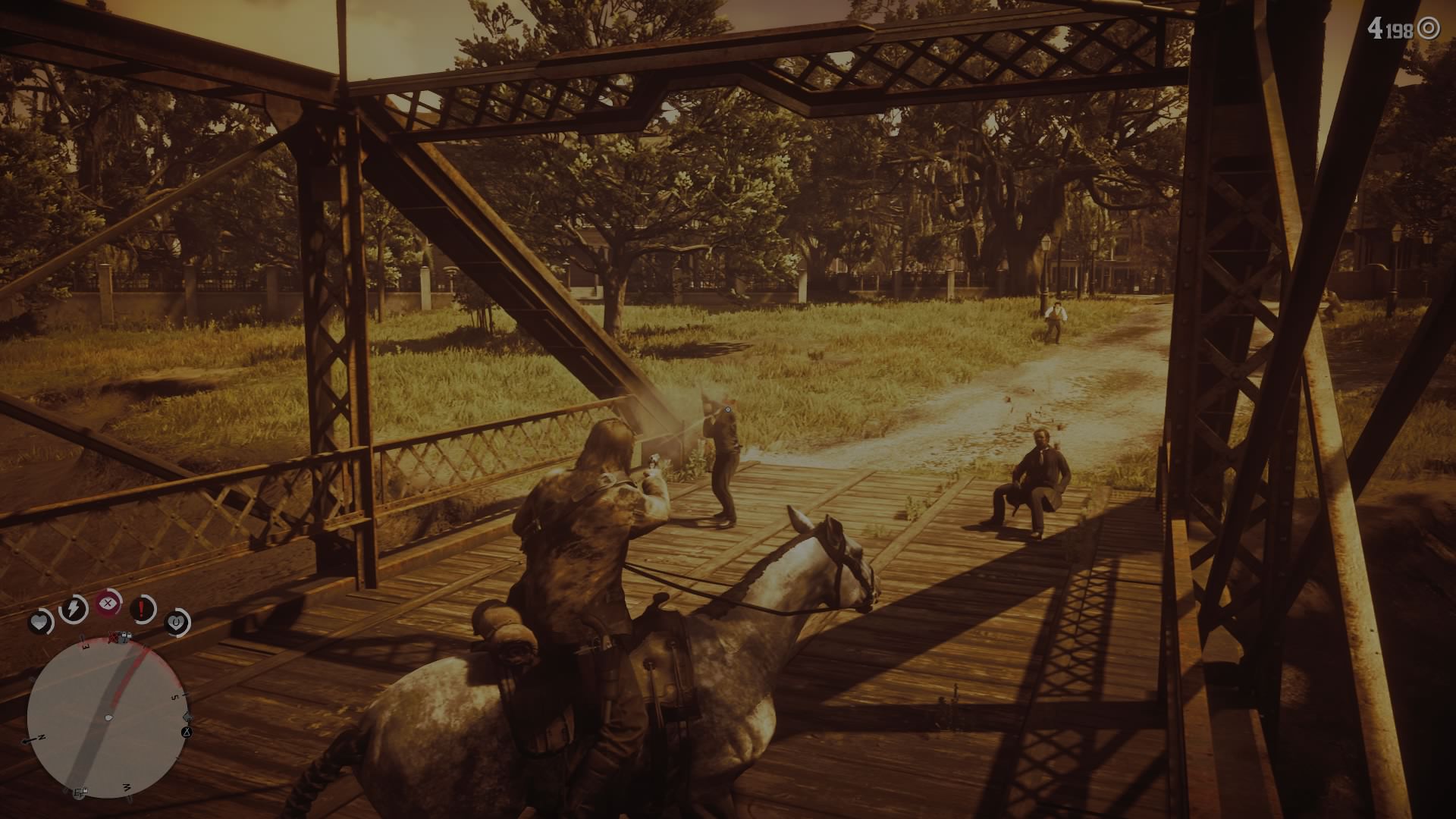Image resolution: width=1456 pixels, height=819 pixels.
Task: Click the horse health heart core
Action: click(x=177, y=622)
